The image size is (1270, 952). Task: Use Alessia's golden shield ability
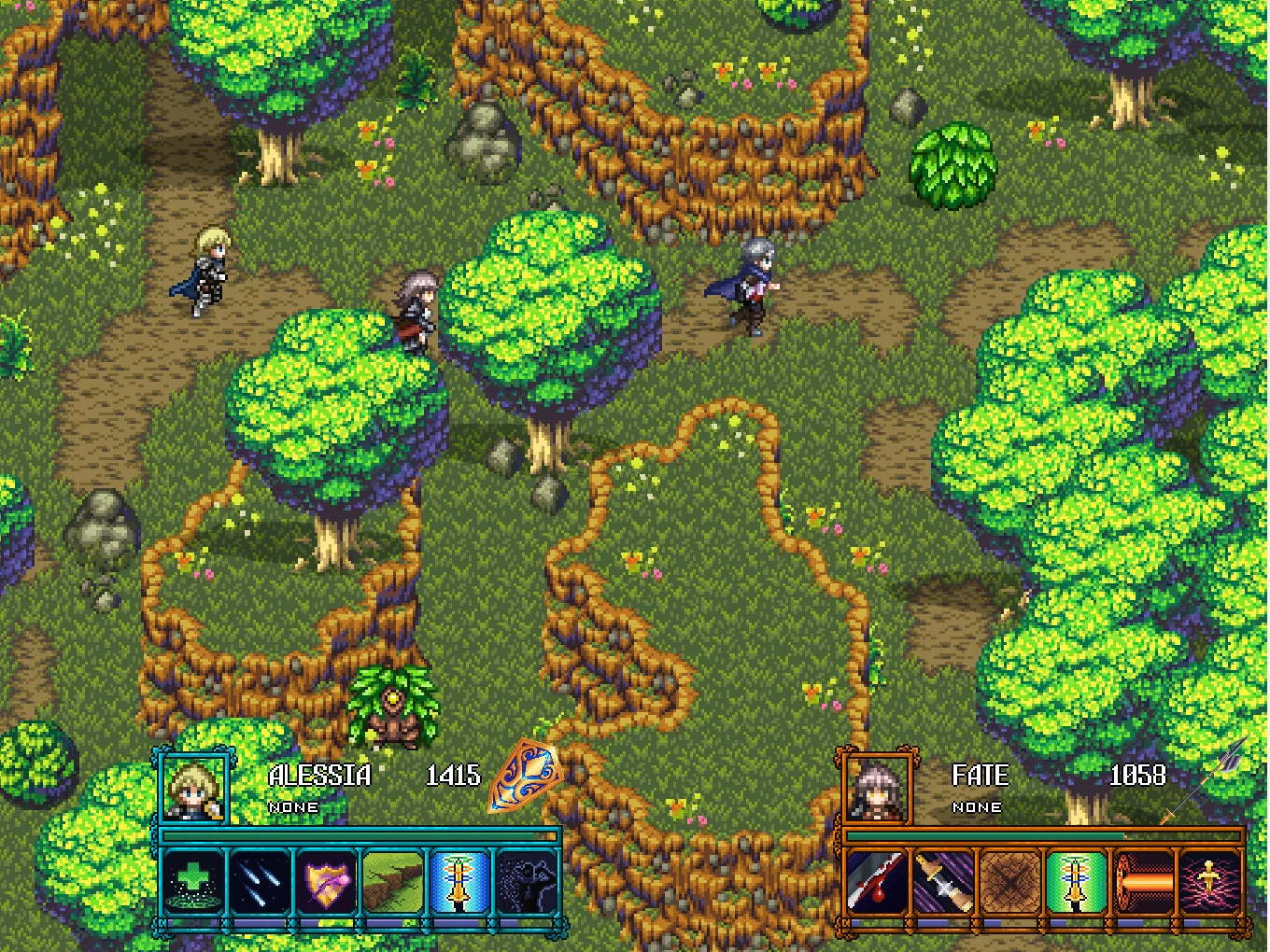326,881
